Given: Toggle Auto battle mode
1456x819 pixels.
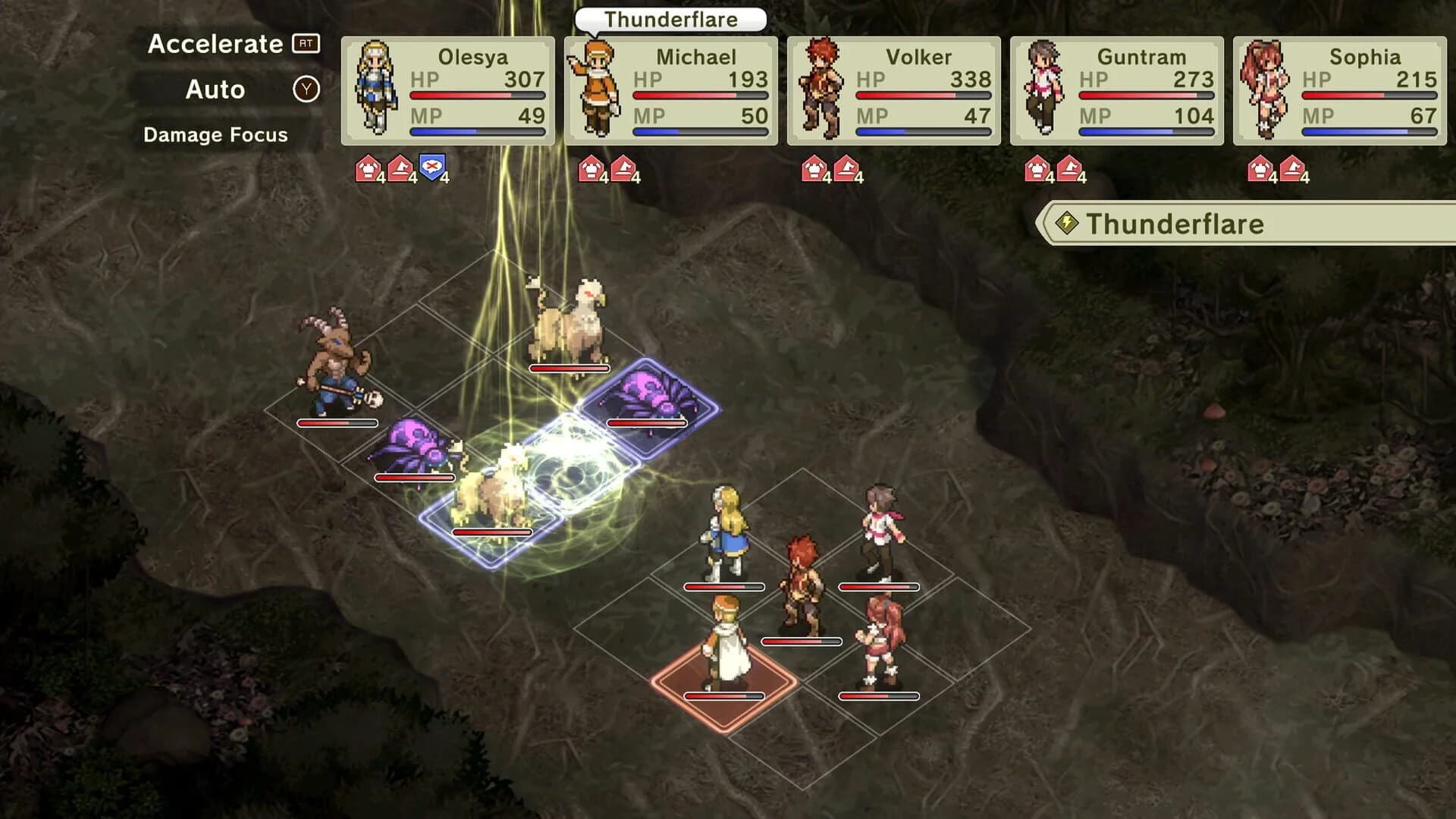Looking at the screenshot, I should (215, 89).
